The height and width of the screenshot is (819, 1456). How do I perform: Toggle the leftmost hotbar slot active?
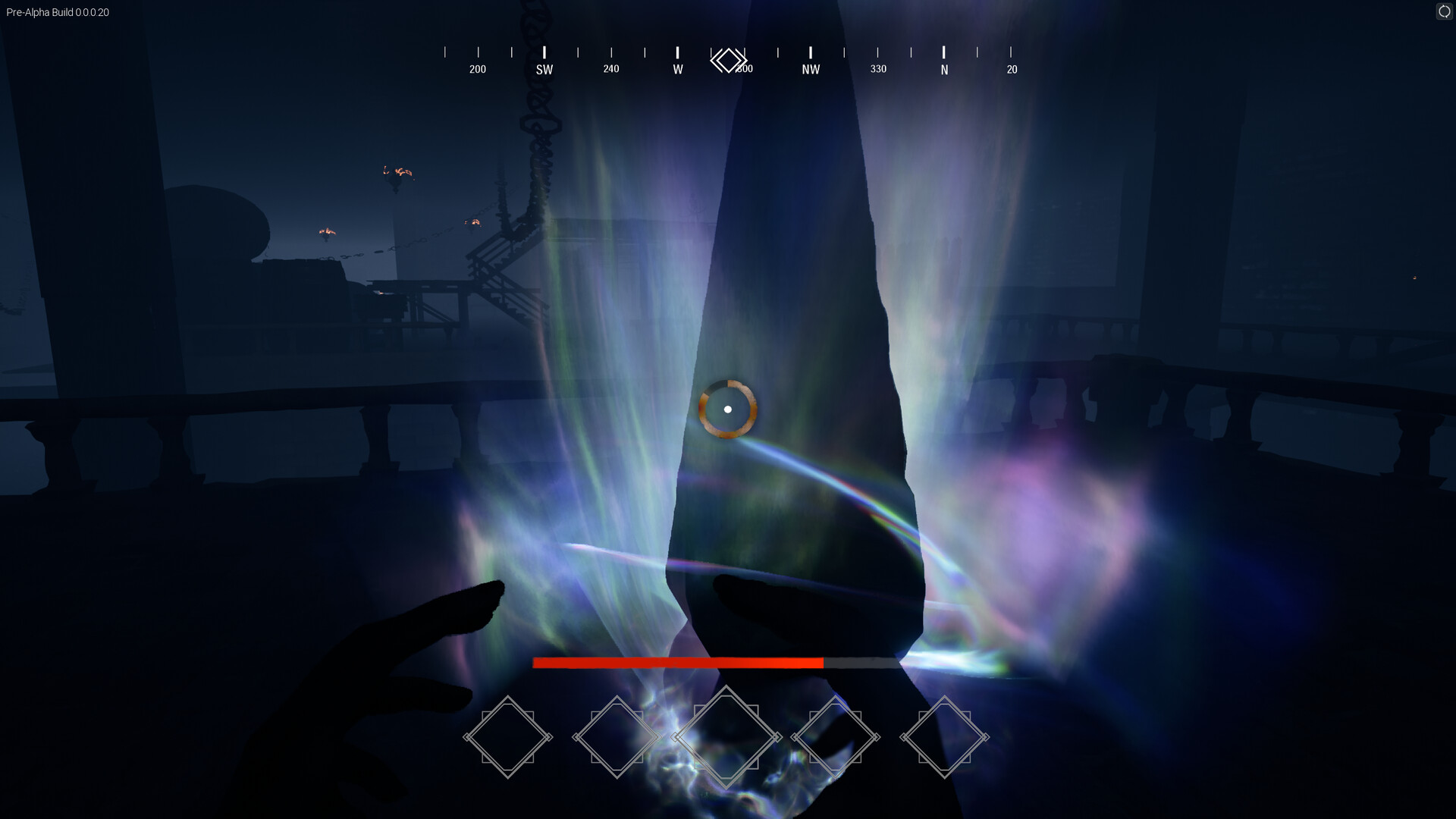point(509,736)
